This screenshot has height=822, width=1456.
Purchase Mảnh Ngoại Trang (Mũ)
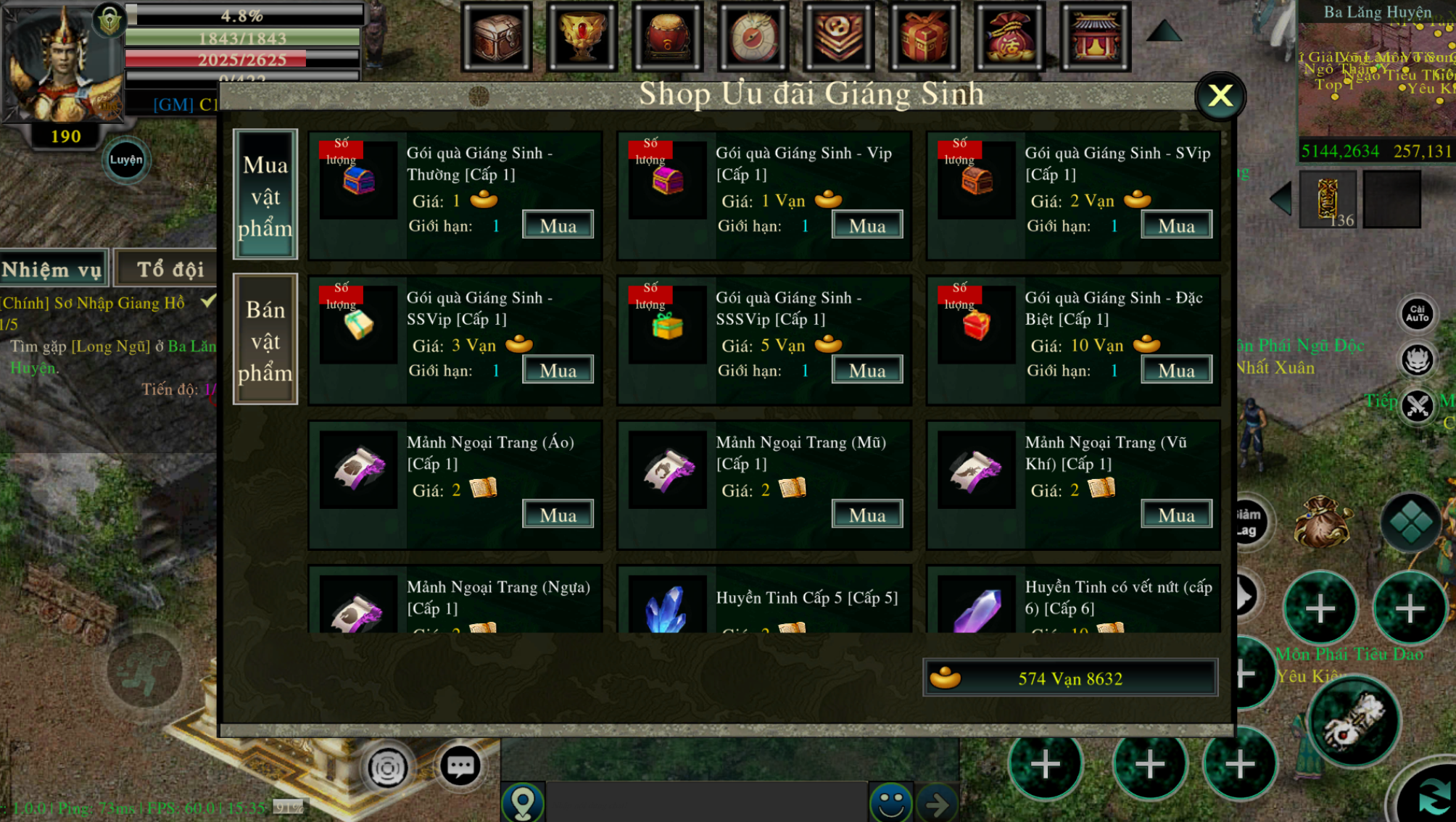click(x=866, y=515)
